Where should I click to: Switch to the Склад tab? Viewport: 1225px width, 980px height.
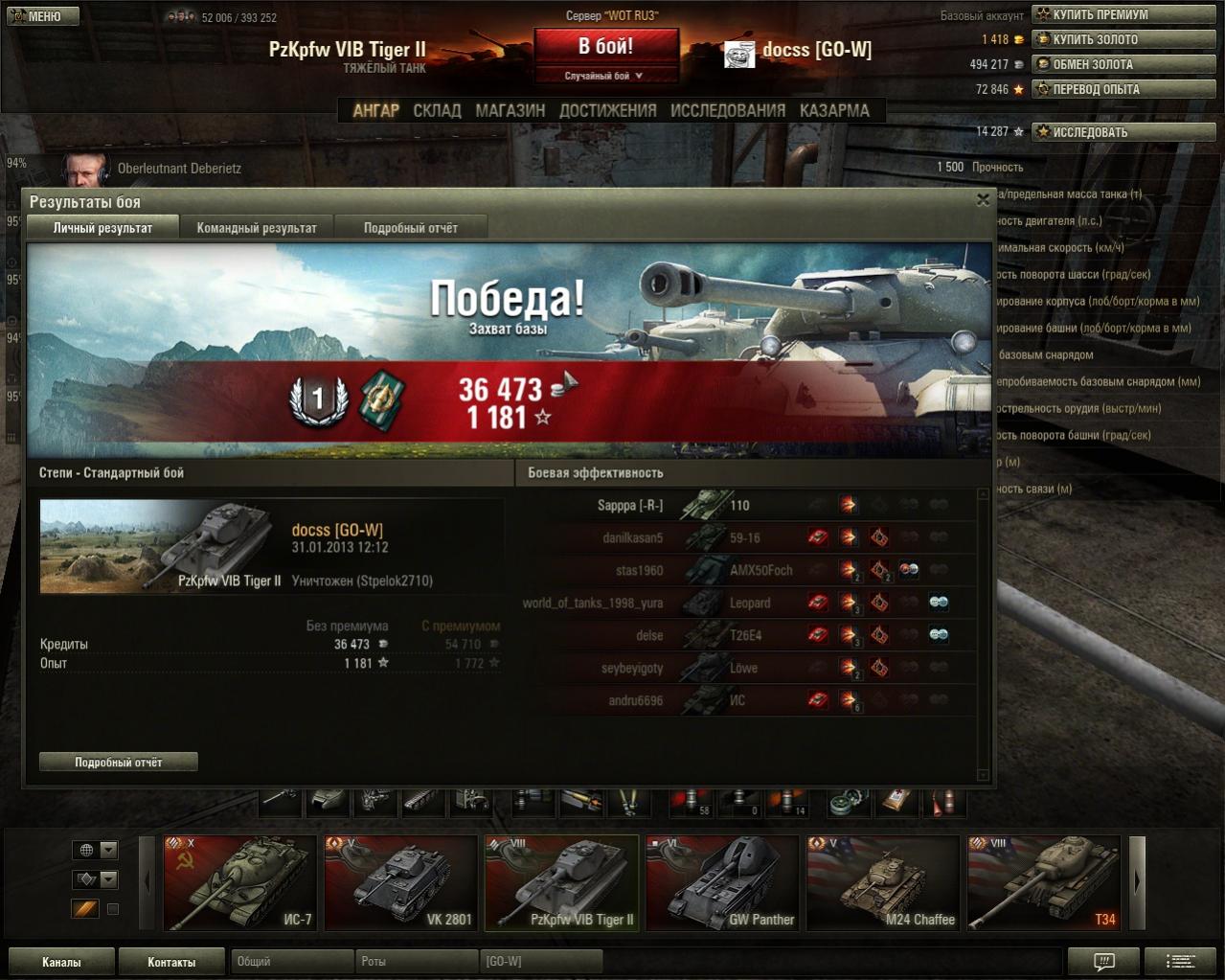click(x=437, y=110)
